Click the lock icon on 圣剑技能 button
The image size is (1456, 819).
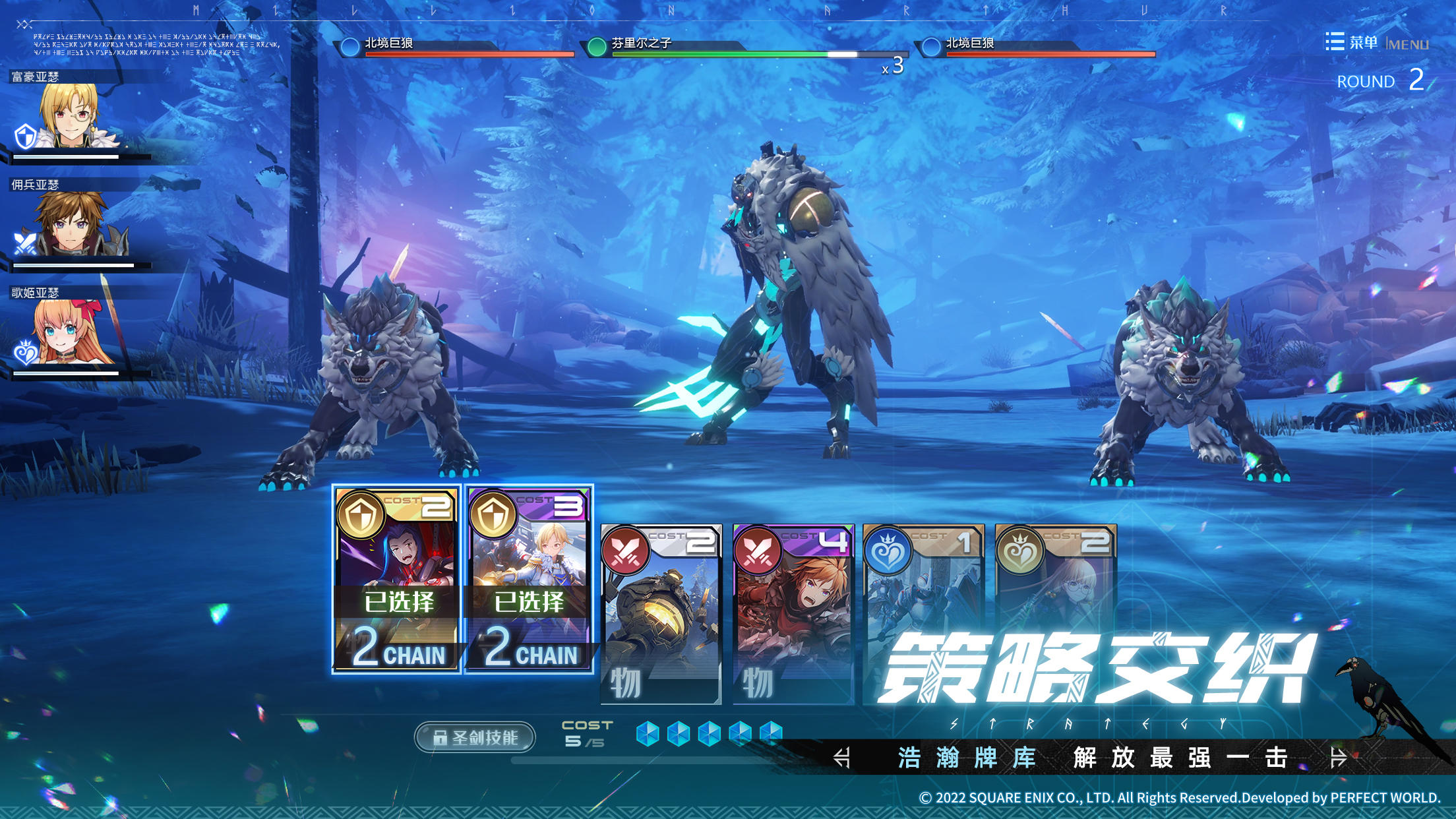[439, 737]
